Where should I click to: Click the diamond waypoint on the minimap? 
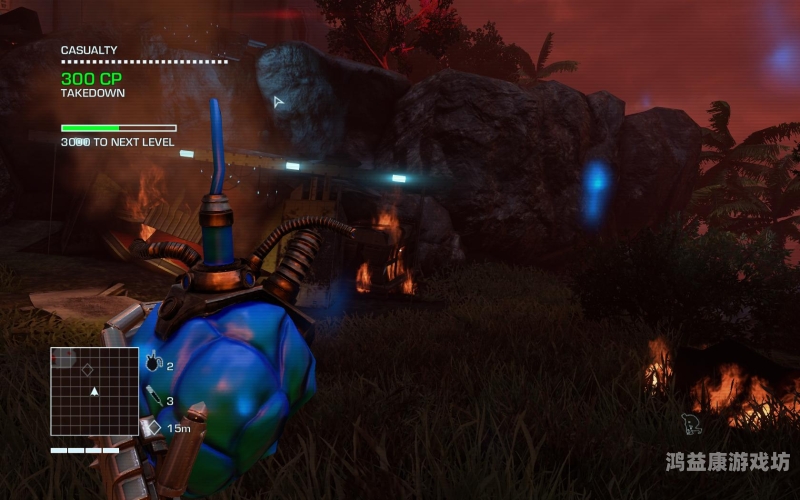[x=88, y=369]
